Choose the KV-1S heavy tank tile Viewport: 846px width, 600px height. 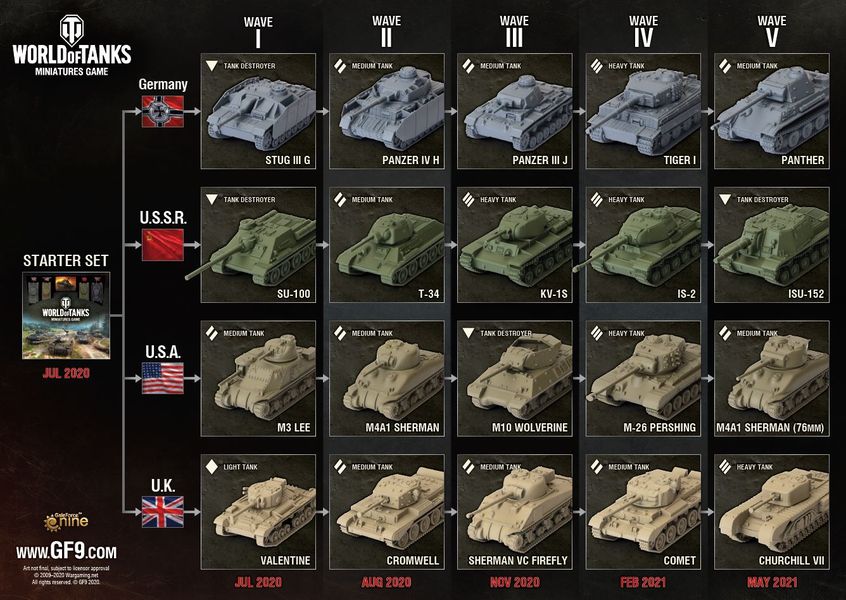click(515, 245)
